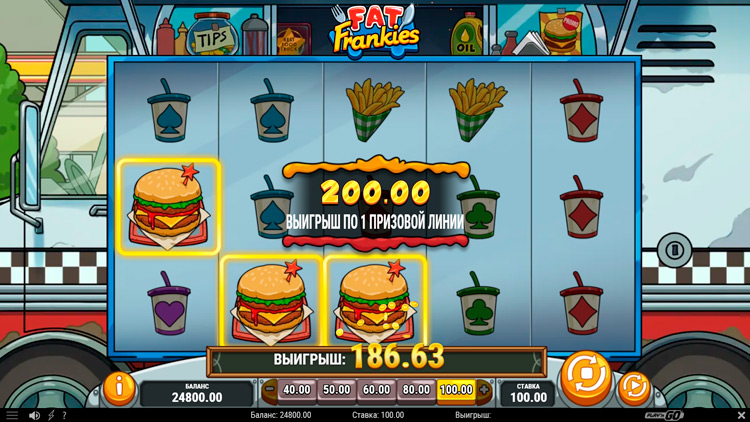Set the bet to 60.00
This screenshot has height=422, width=750.
tap(376, 389)
